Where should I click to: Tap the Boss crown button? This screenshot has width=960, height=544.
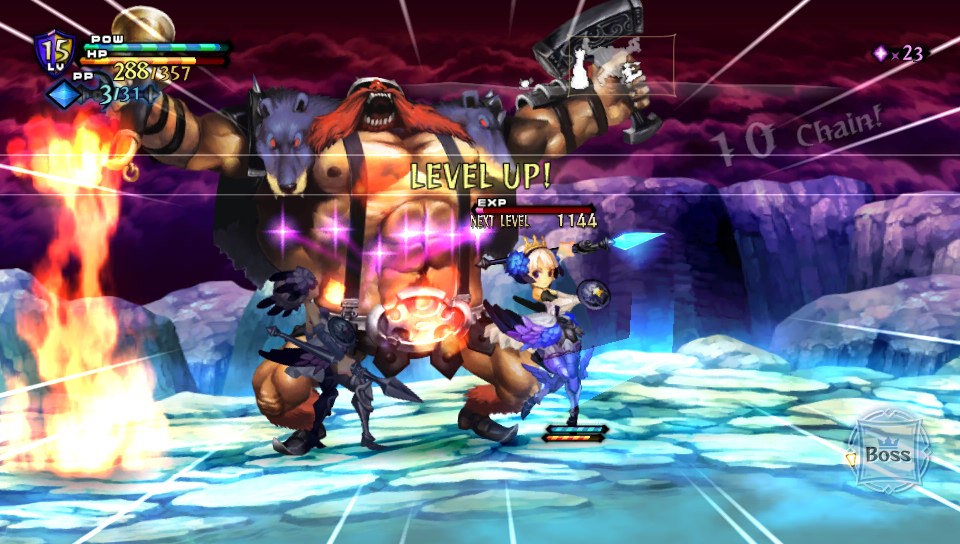pyautogui.click(x=886, y=451)
